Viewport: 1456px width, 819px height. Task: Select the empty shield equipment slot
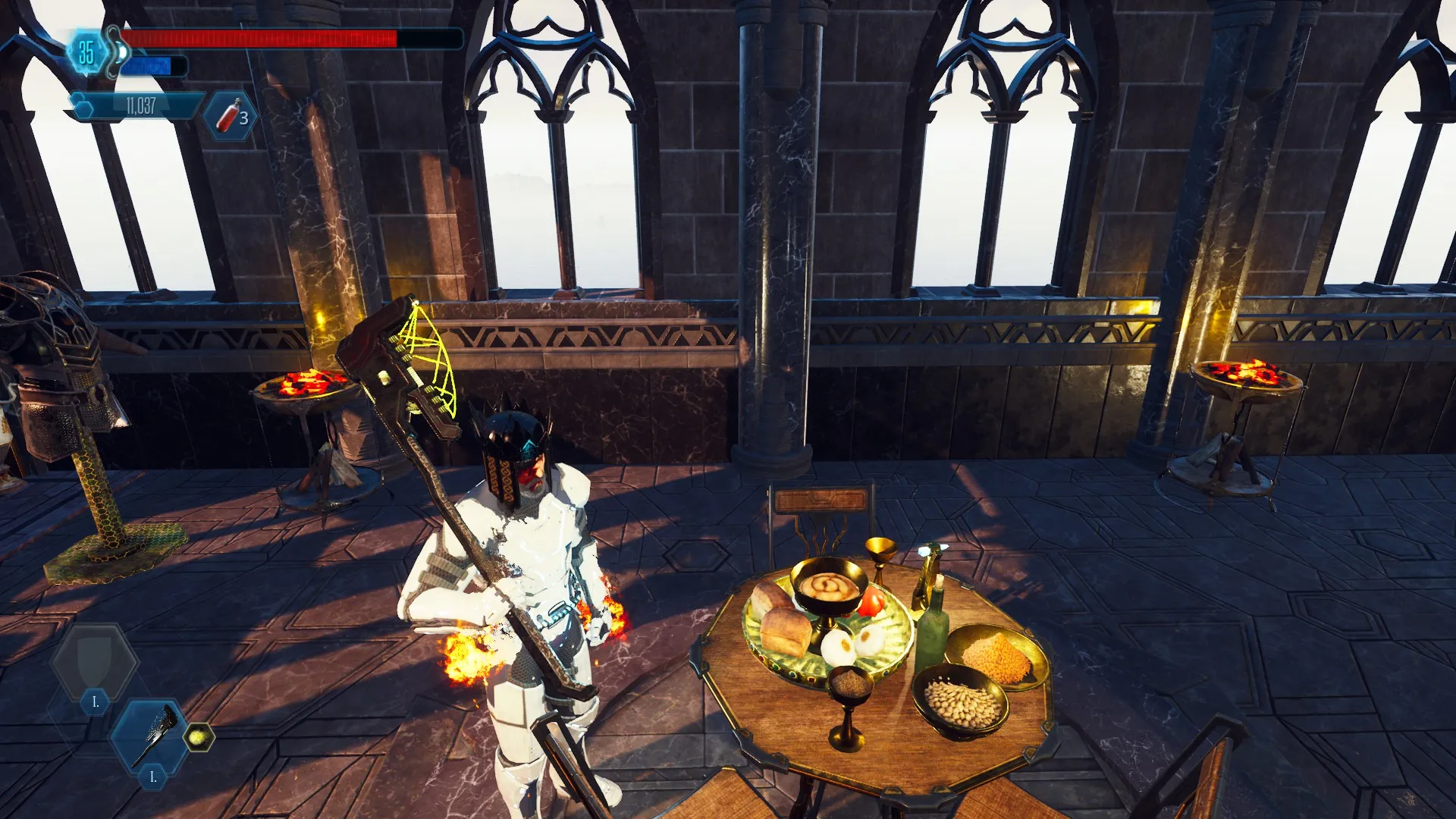click(94, 662)
